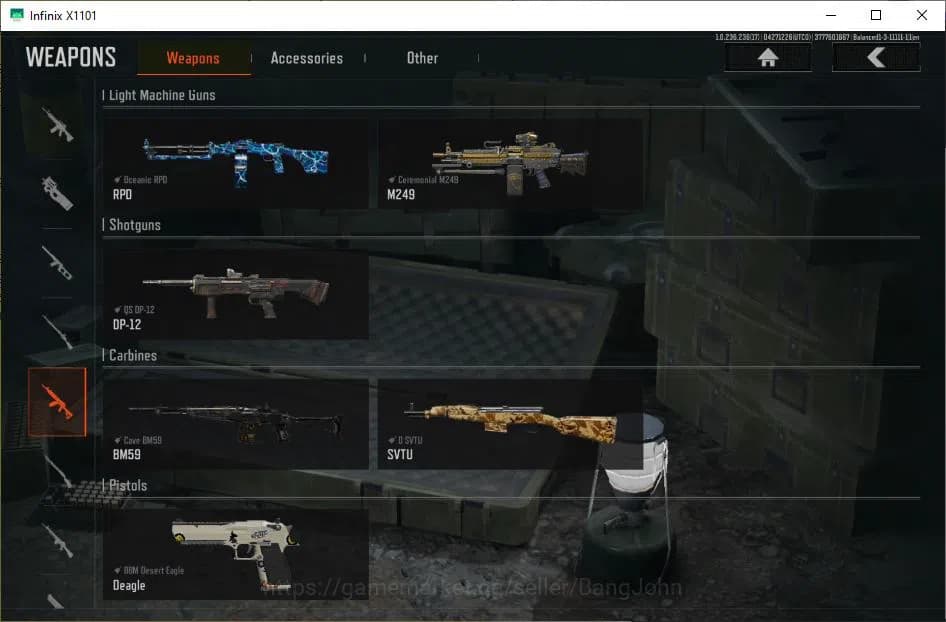Screen dimensions: 946x622
Task: Select the Oceanic RPD machine gun
Action: click(x=236, y=164)
